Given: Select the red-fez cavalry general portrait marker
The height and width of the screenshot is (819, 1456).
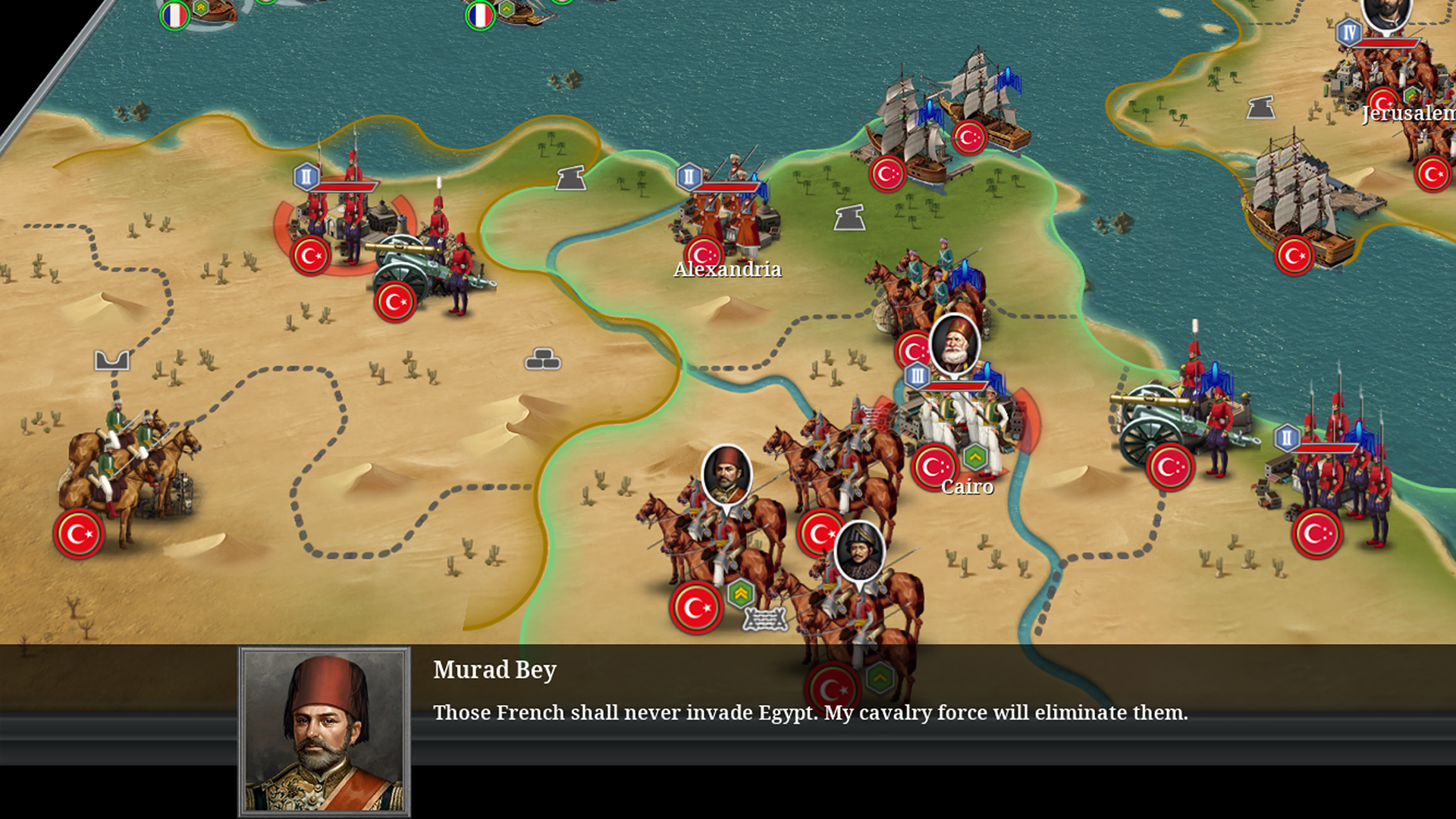Looking at the screenshot, I should [726, 475].
